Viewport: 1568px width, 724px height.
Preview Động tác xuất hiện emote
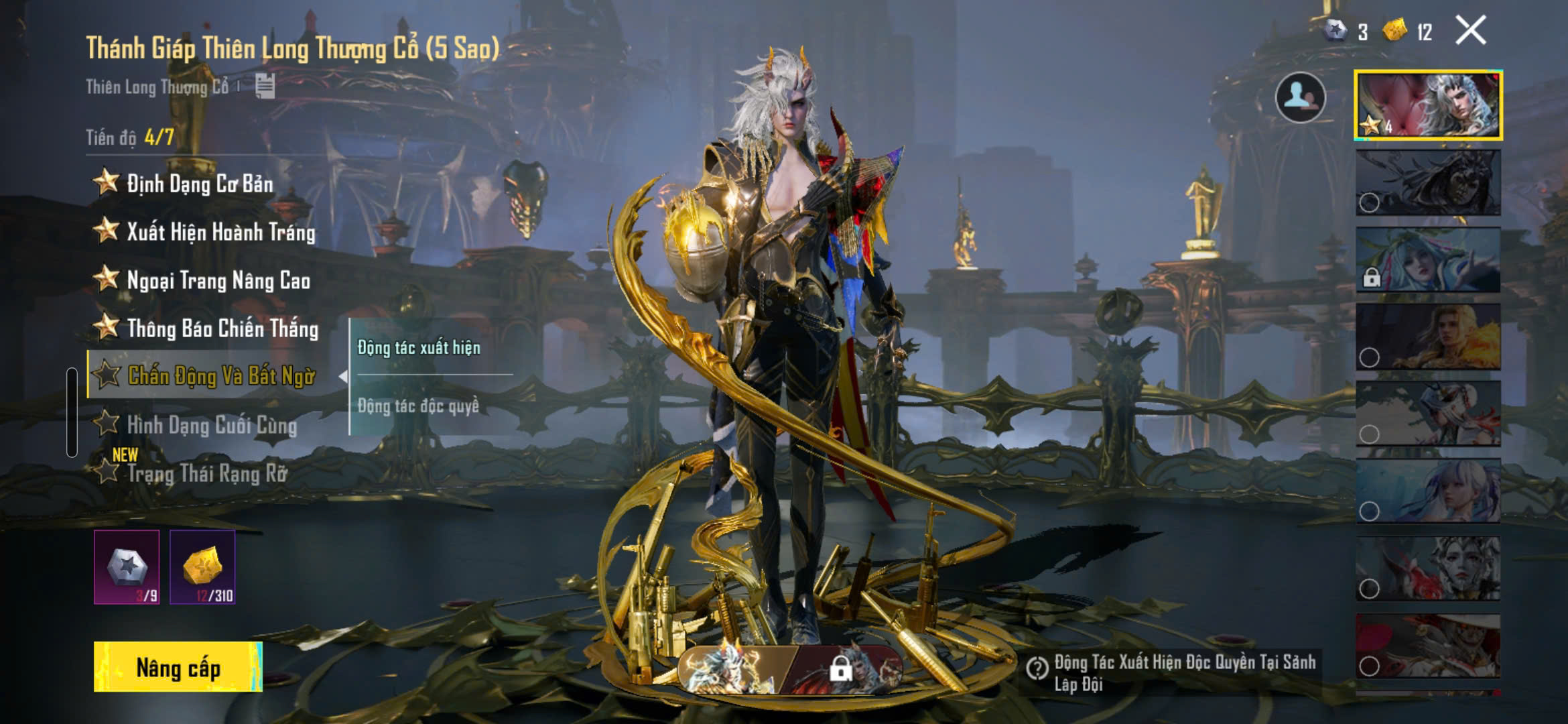419,347
